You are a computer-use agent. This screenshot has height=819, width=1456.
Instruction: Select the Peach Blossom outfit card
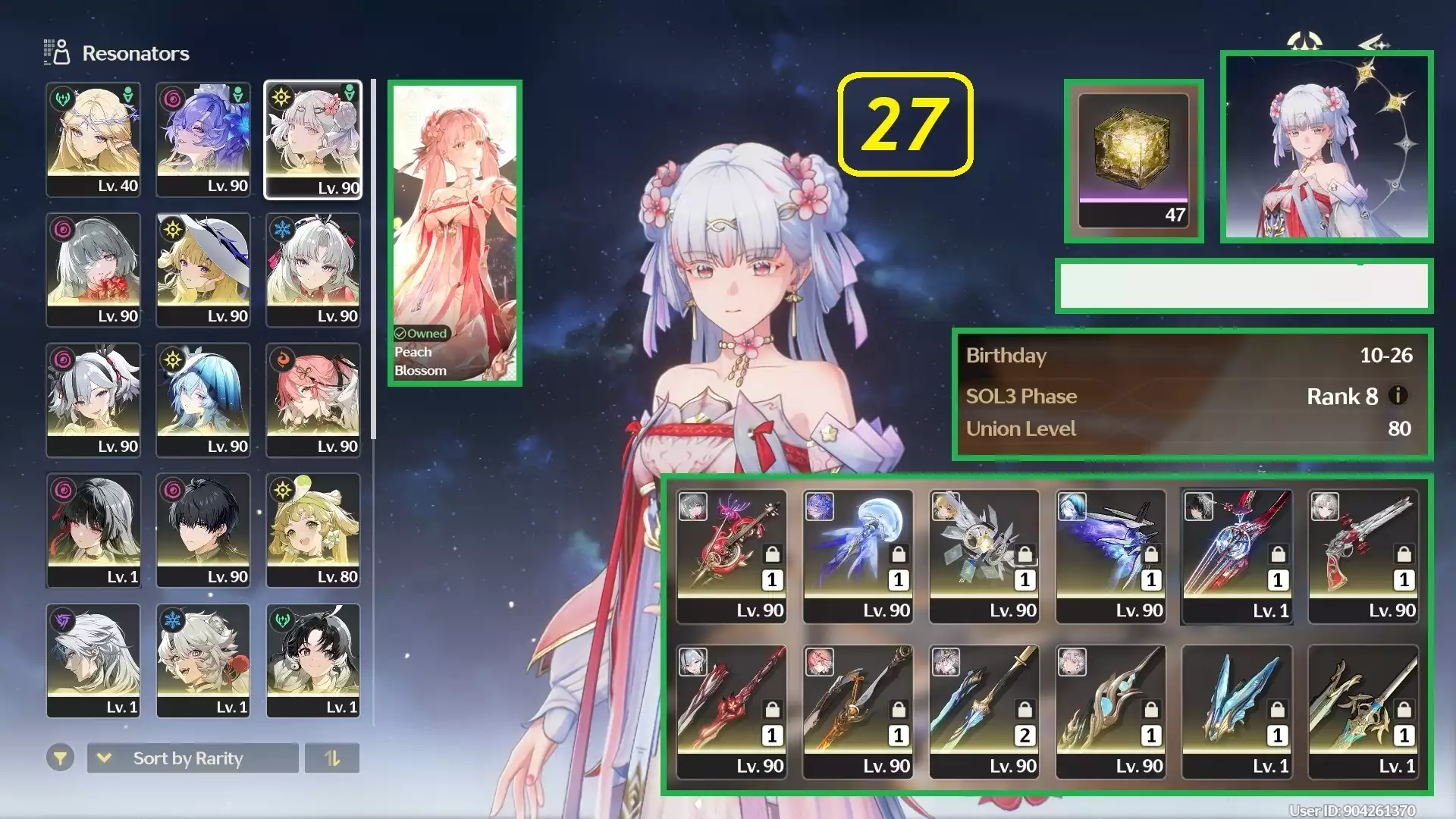(x=455, y=233)
